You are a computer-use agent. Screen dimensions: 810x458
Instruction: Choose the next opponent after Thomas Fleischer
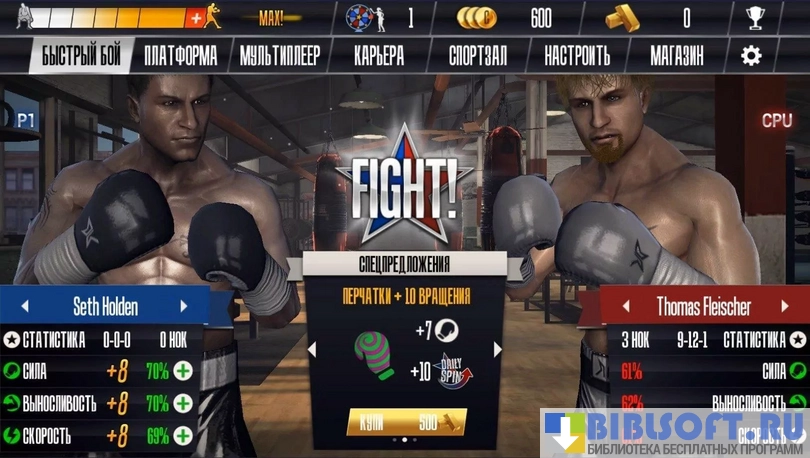(786, 306)
